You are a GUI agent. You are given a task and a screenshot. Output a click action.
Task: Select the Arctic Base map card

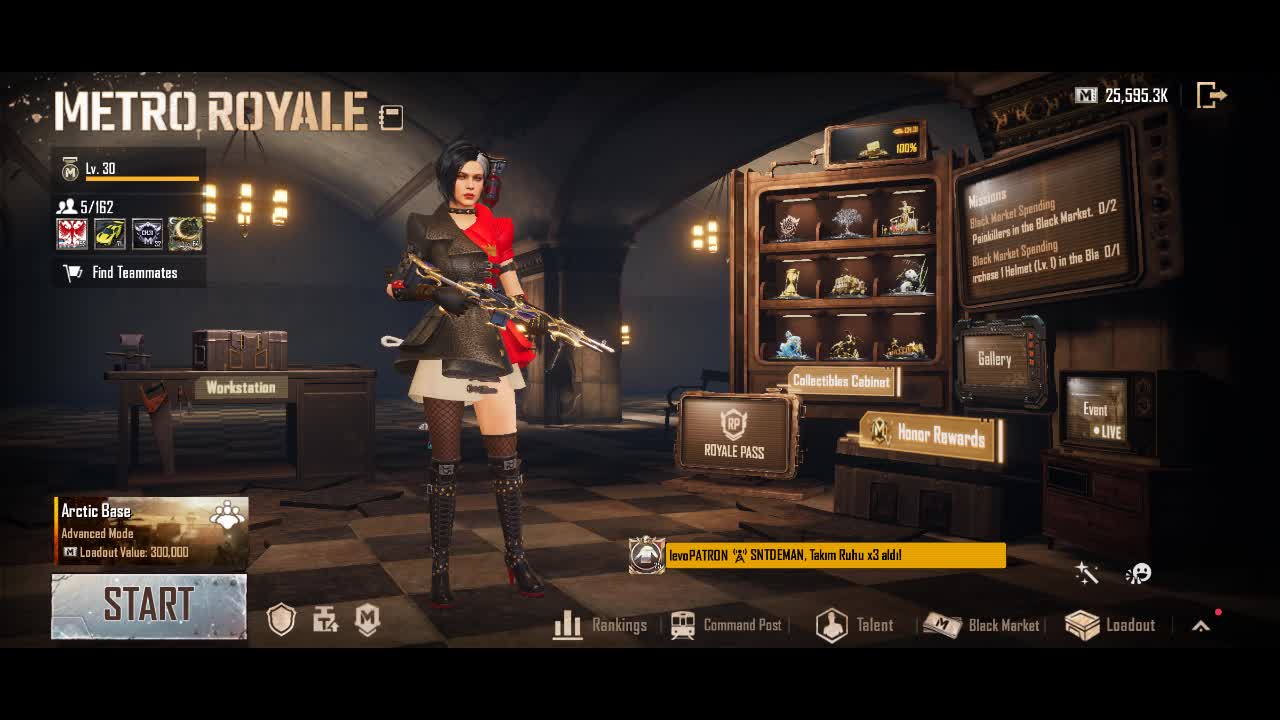(x=151, y=531)
